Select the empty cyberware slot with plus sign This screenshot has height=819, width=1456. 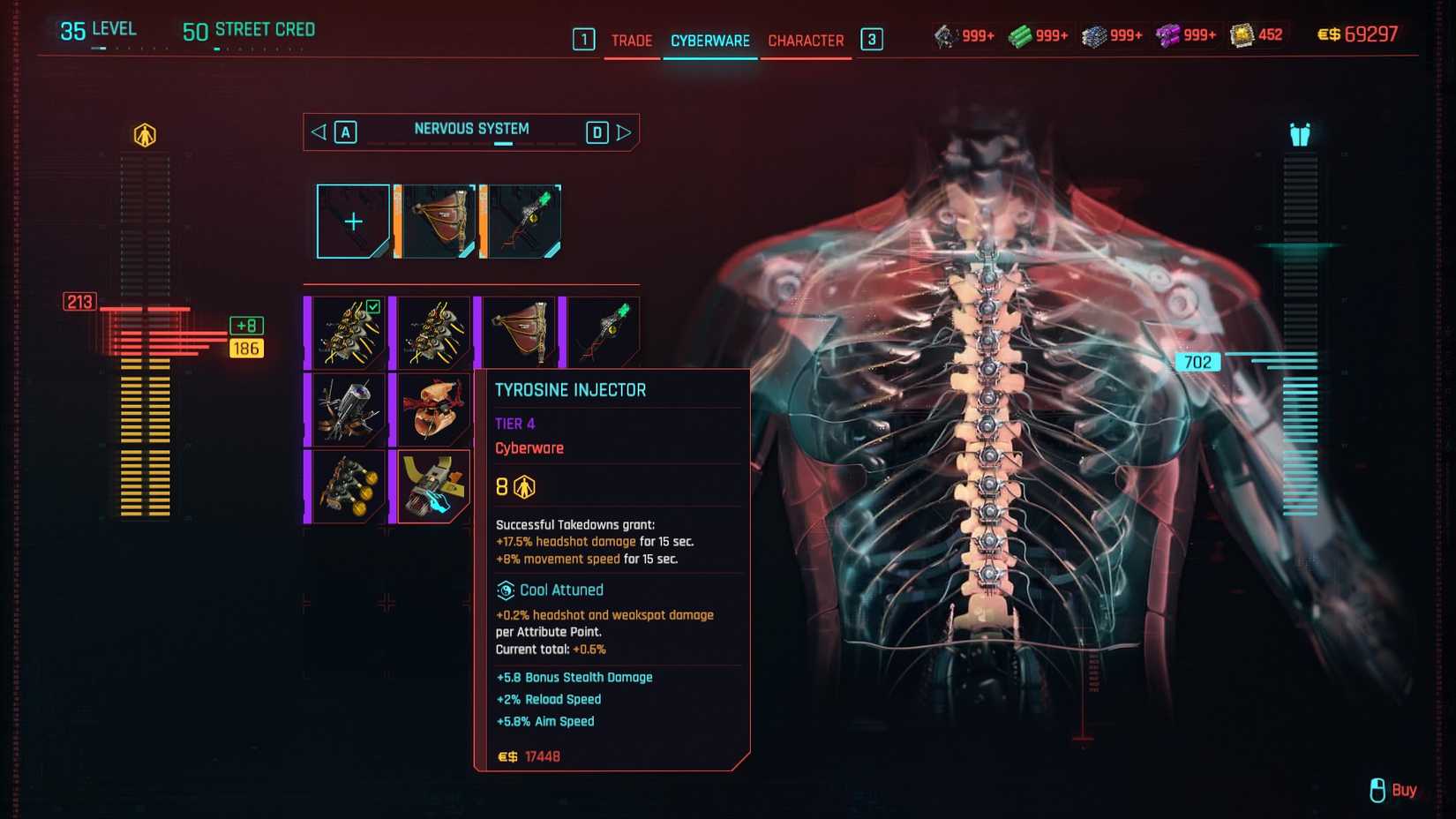pos(352,222)
